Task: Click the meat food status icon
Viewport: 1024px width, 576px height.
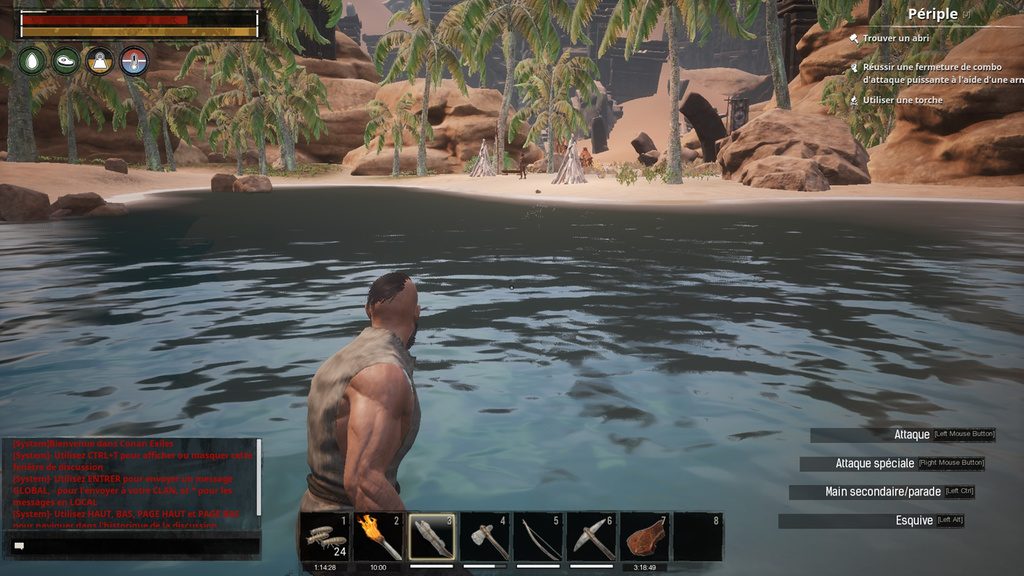Action: [66, 61]
